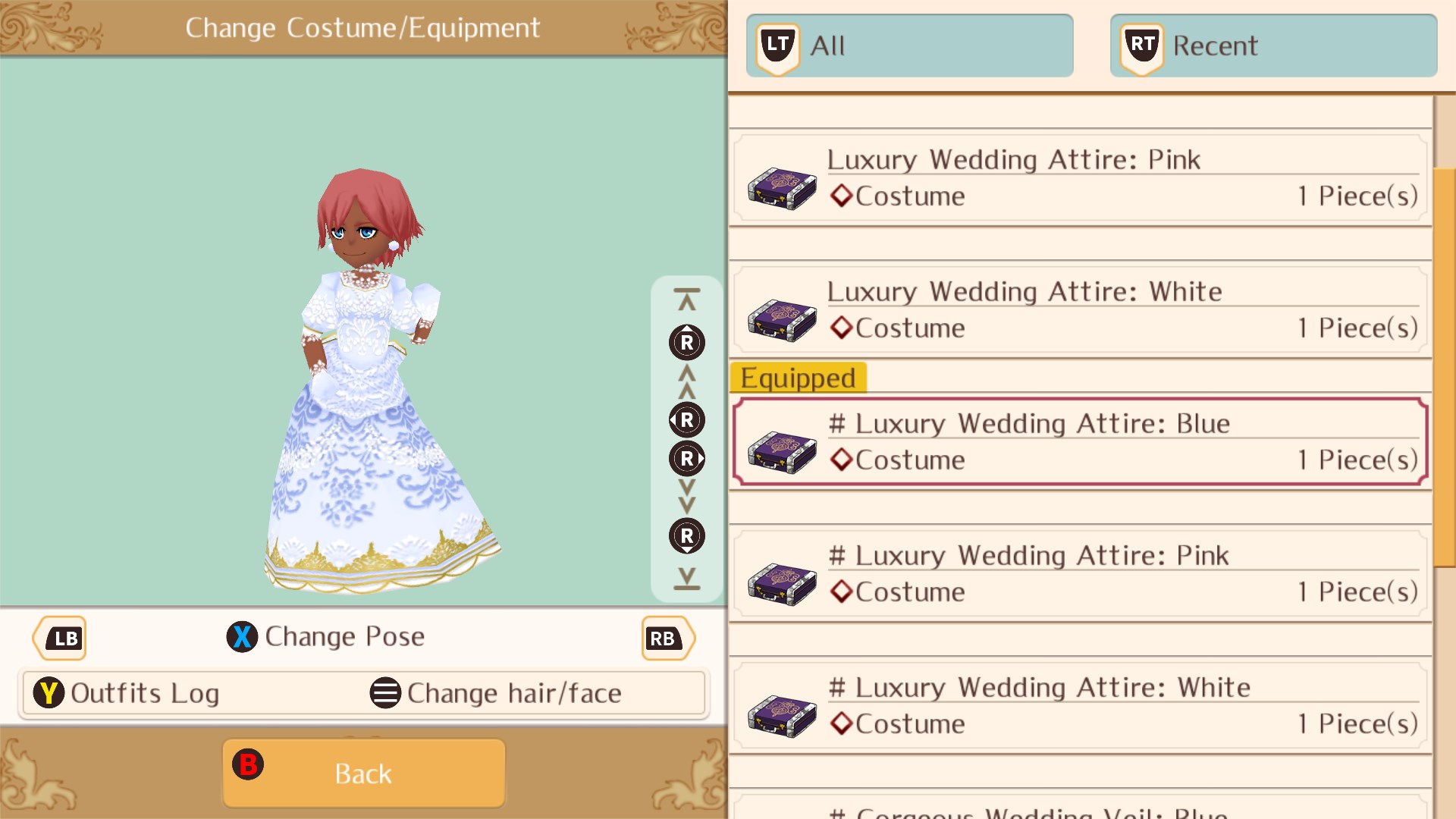Click the R stick icon in the scroll column

coord(686,342)
